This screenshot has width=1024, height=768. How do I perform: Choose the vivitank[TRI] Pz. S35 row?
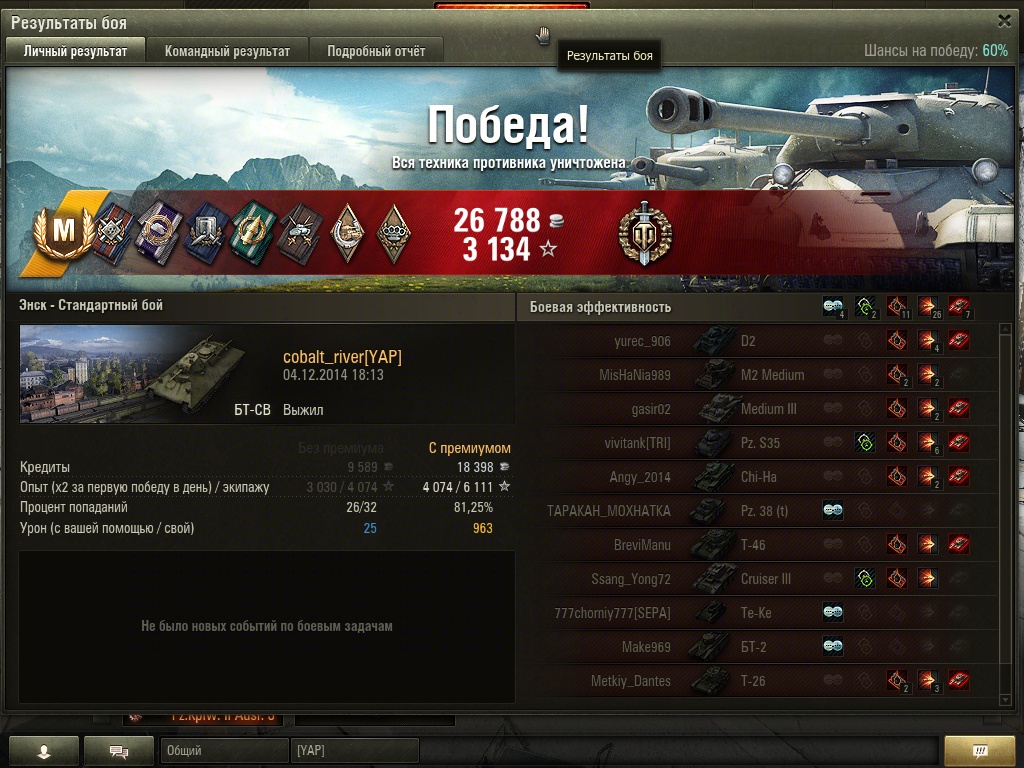(760, 444)
